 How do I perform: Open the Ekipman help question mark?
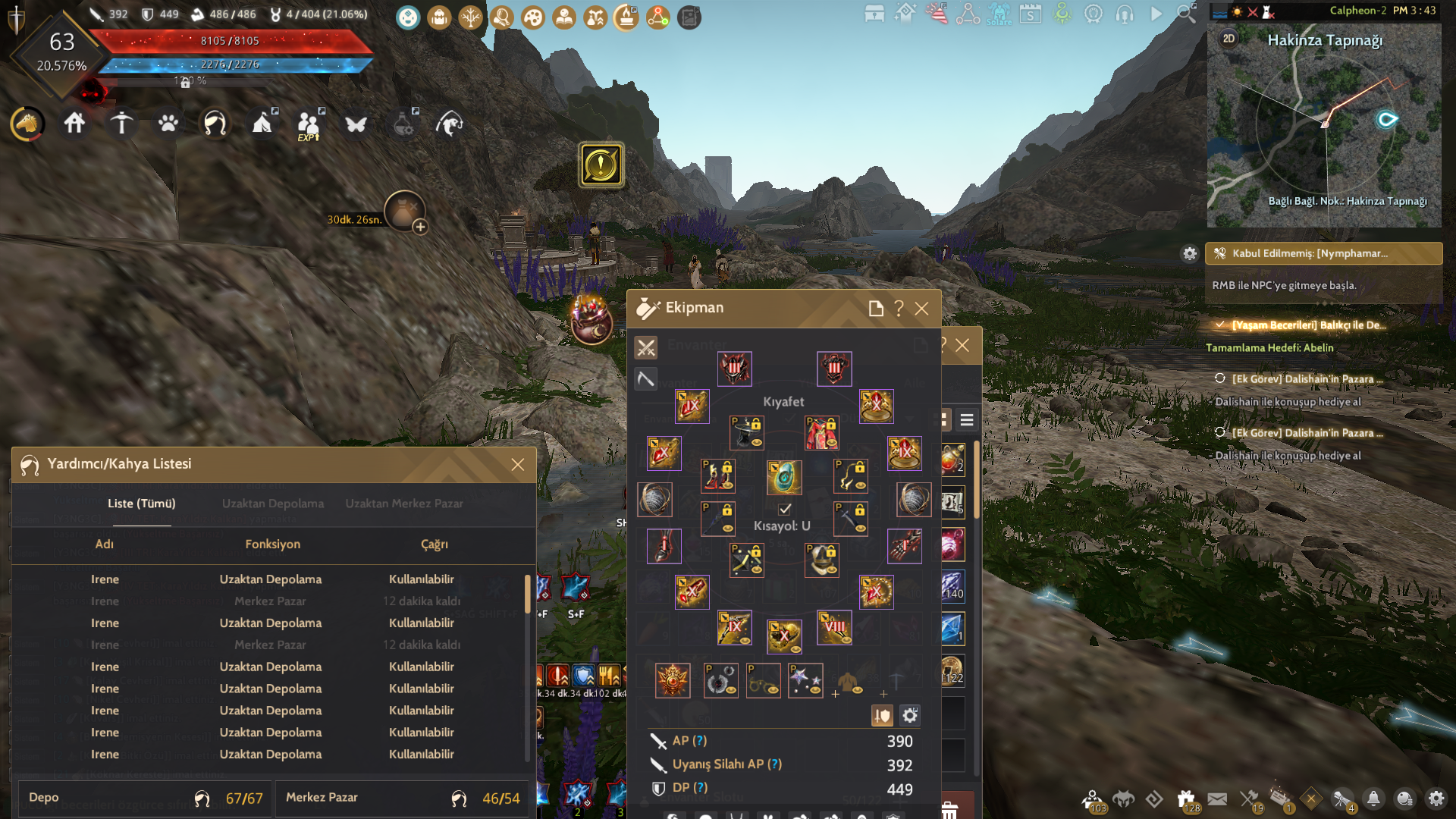pos(899,309)
